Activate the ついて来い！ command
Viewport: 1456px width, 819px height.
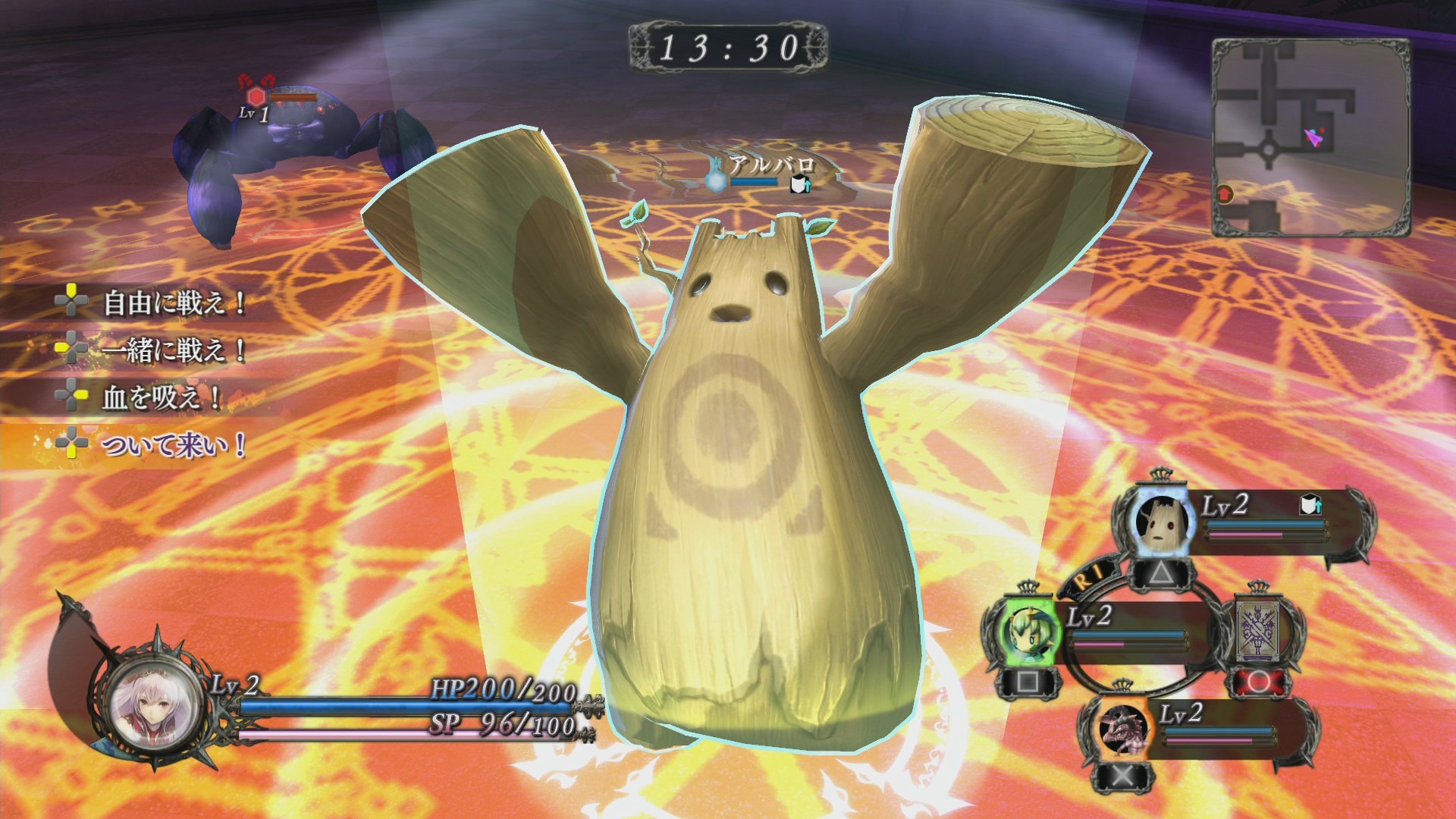tap(174, 444)
